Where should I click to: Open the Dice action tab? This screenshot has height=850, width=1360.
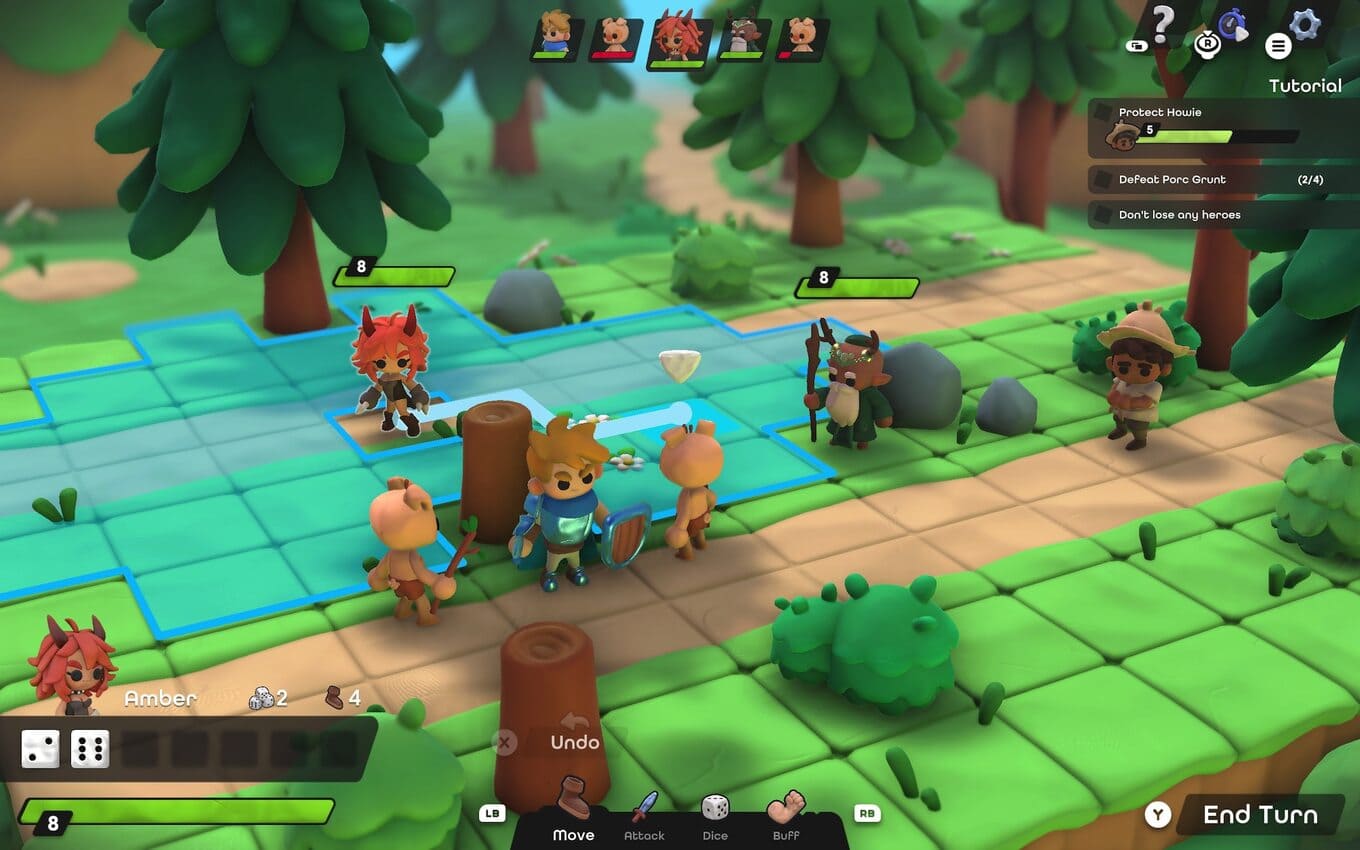pyautogui.click(x=715, y=814)
